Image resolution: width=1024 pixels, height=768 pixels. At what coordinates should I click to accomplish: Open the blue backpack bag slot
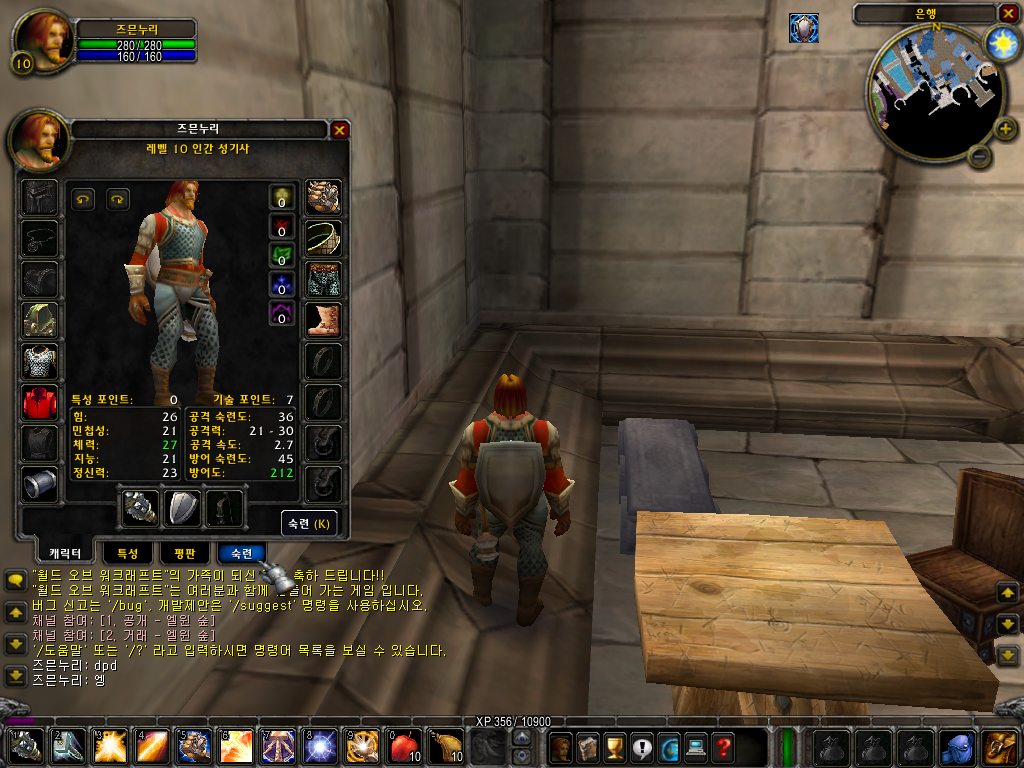(x=957, y=746)
